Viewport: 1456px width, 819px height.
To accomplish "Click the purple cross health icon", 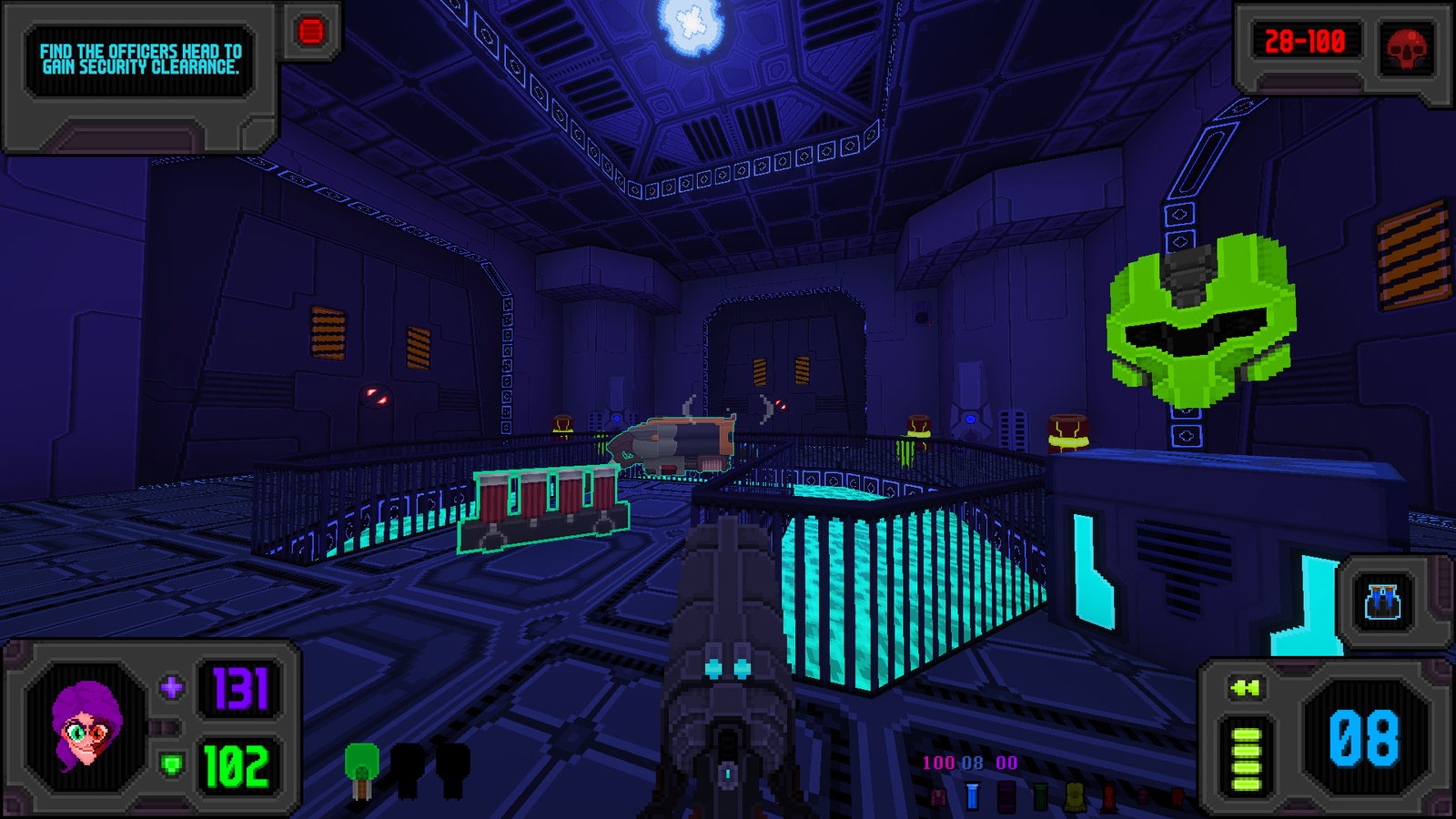I will click(x=171, y=688).
